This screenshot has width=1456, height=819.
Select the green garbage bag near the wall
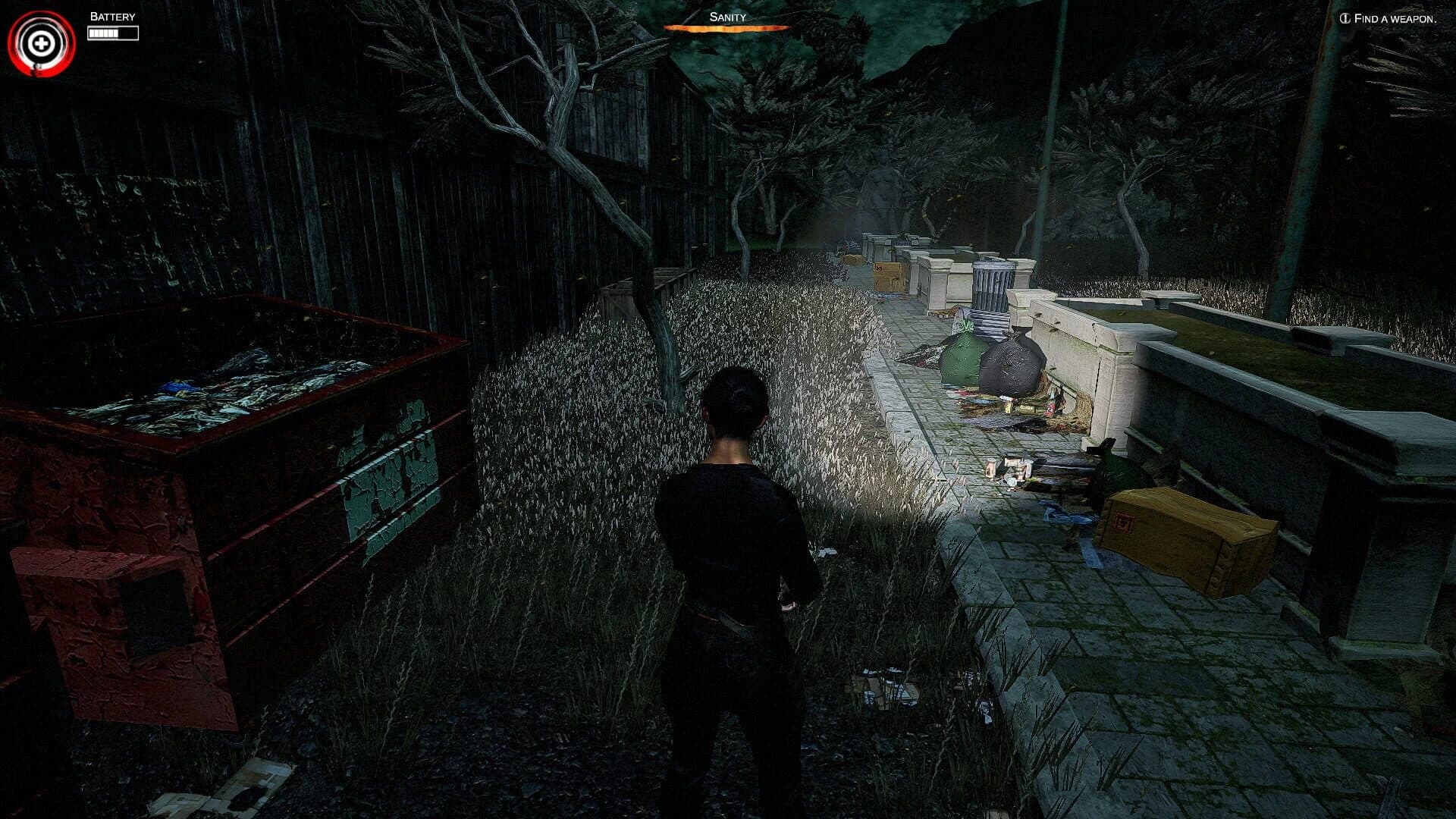coord(963,356)
